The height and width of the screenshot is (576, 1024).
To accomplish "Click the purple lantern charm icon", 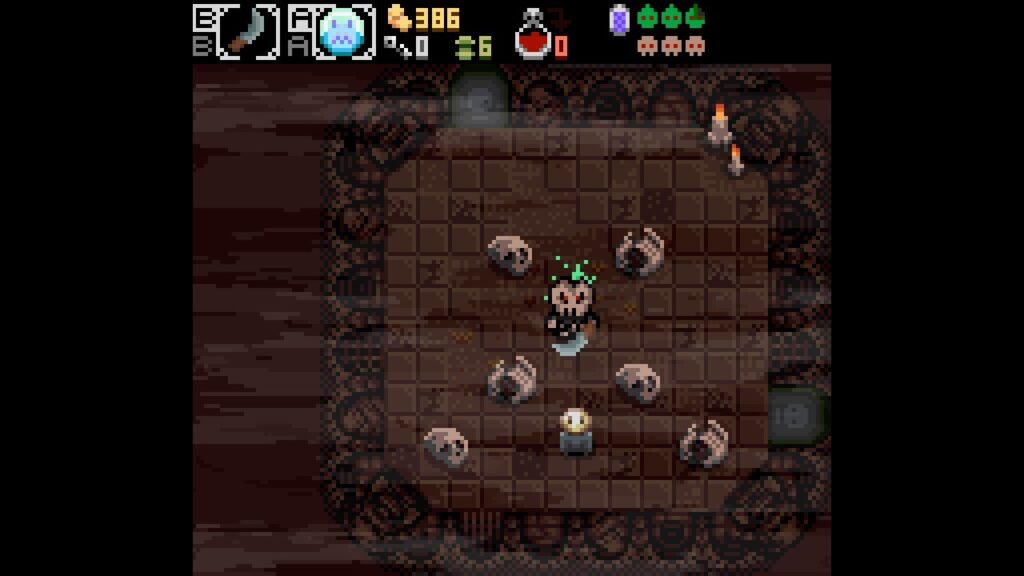I will click(x=618, y=18).
